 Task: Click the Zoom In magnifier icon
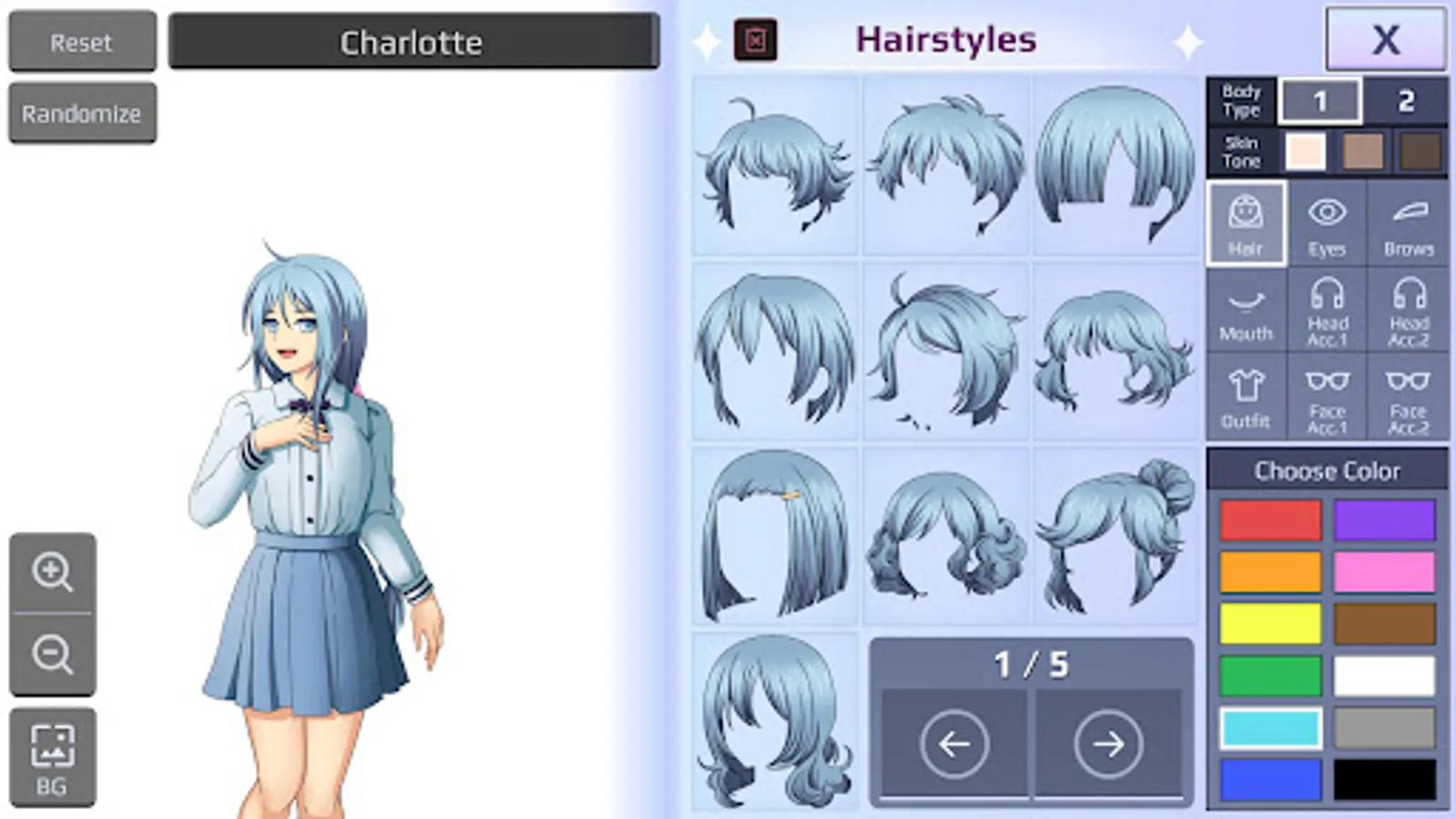tap(53, 573)
